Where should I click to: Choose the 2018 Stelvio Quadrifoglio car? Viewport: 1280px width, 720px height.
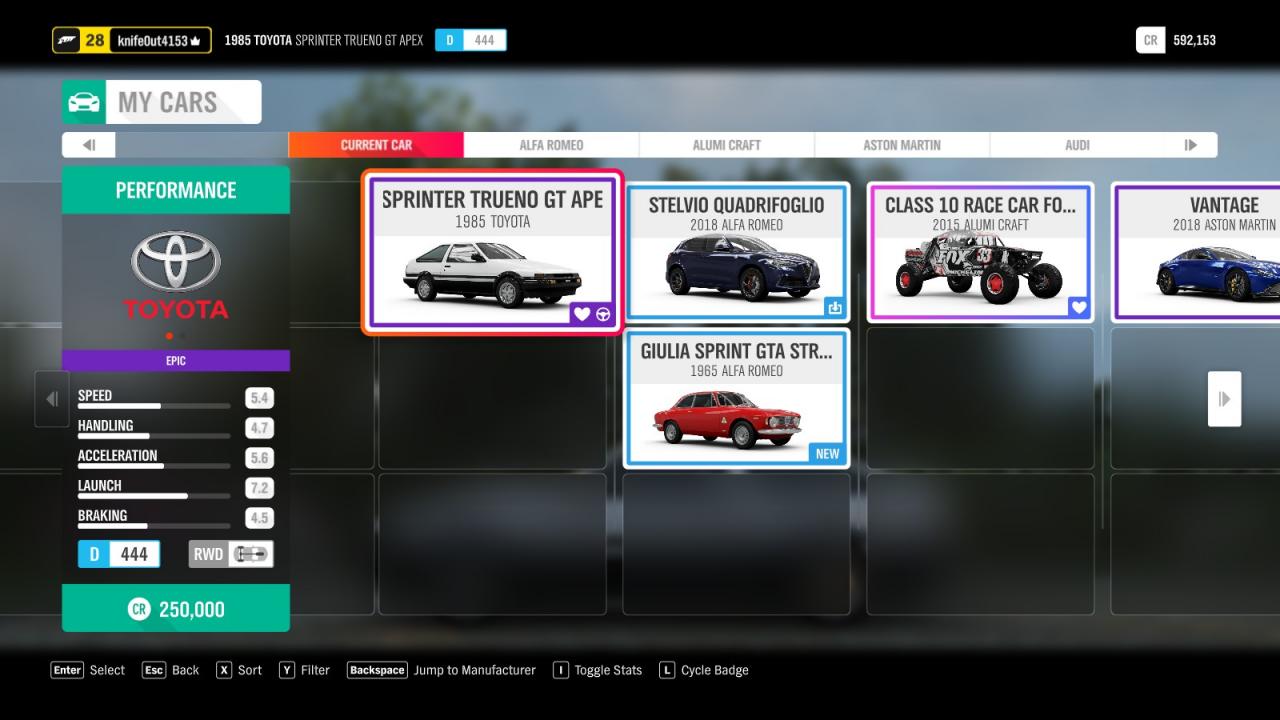tap(737, 252)
